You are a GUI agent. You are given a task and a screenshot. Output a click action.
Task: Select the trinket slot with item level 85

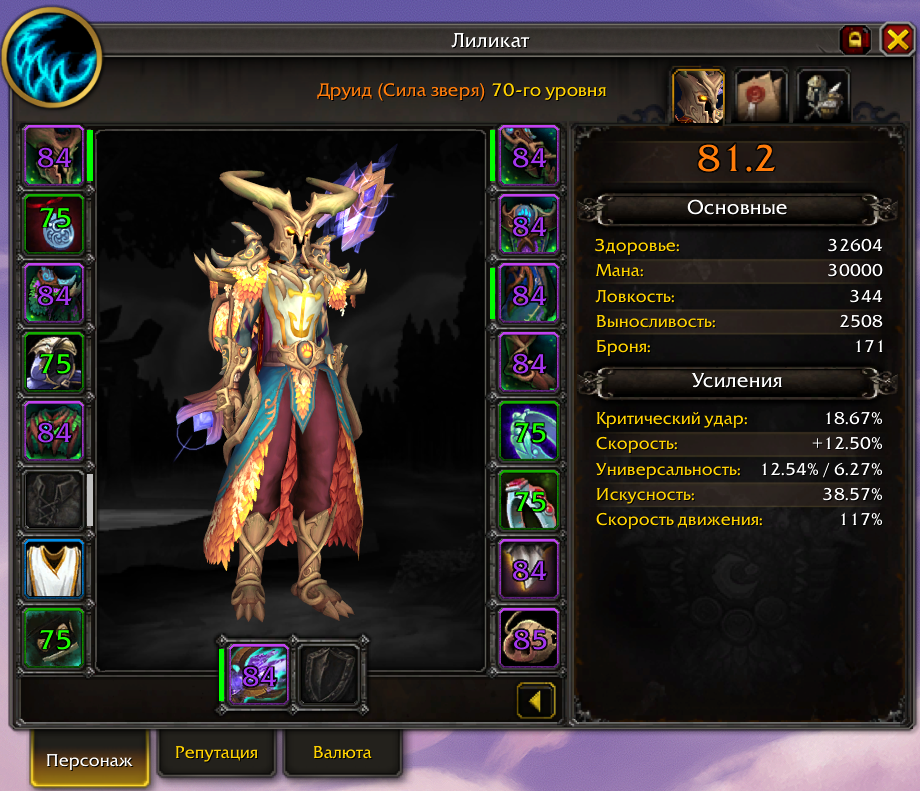coord(528,637)
